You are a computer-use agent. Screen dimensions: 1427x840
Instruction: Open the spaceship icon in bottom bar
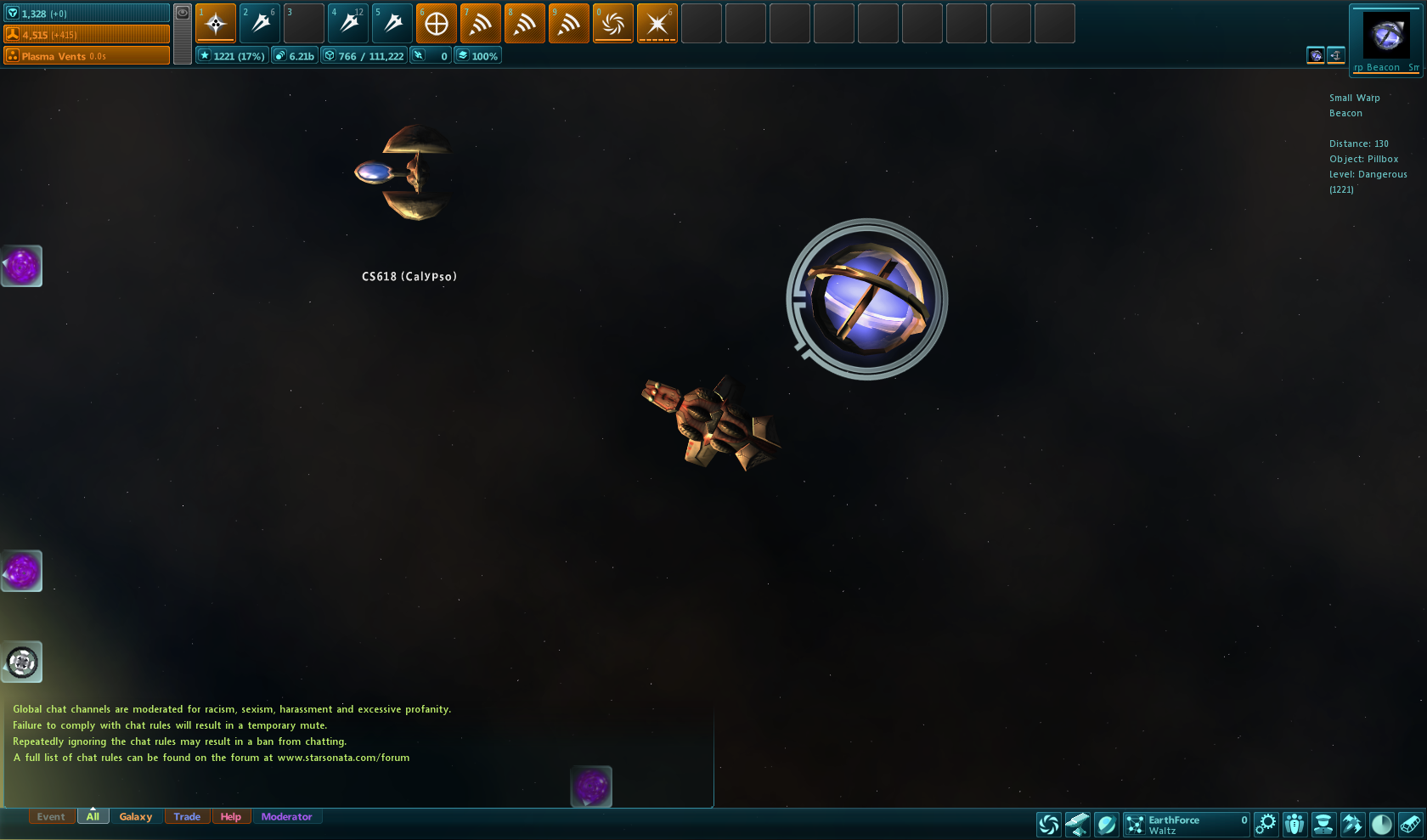(1351, 824)
